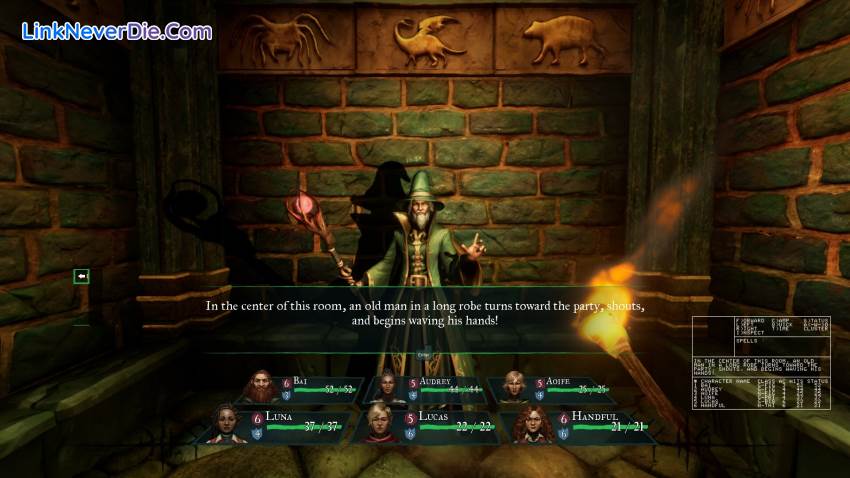
Task: Click the left-arrow panel toggle icon
Action: [x=81, y=276]
